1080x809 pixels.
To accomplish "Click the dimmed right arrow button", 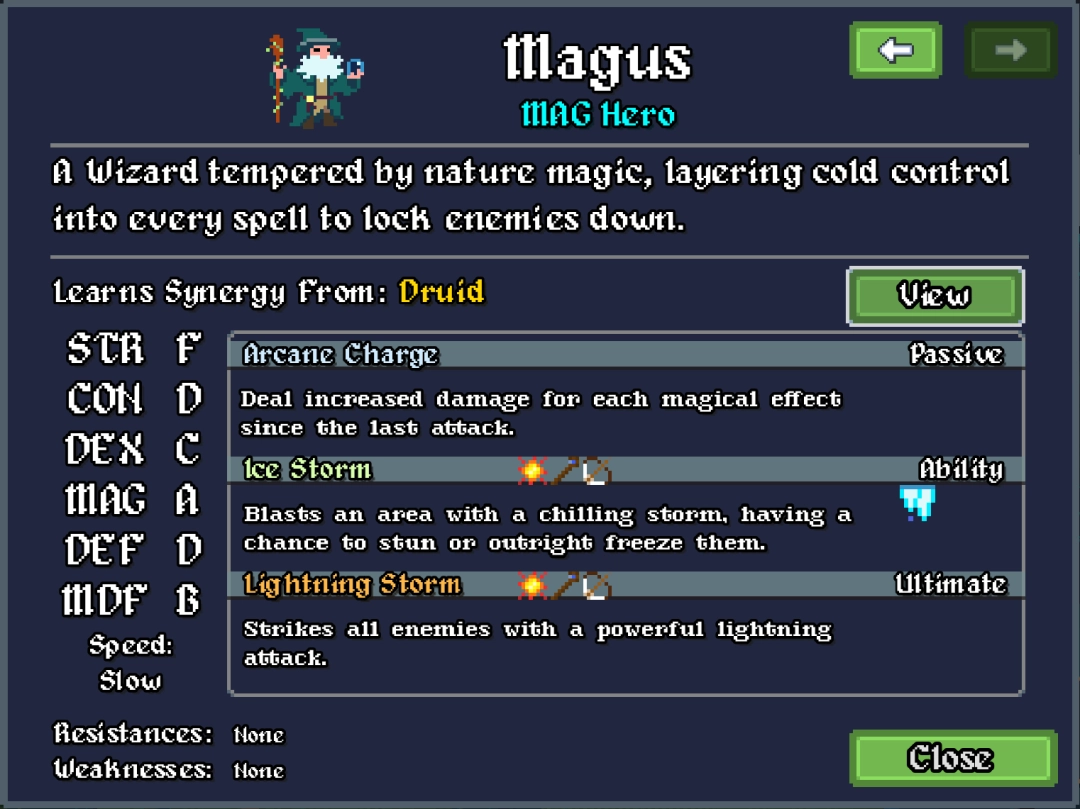I will point(1010,50).
